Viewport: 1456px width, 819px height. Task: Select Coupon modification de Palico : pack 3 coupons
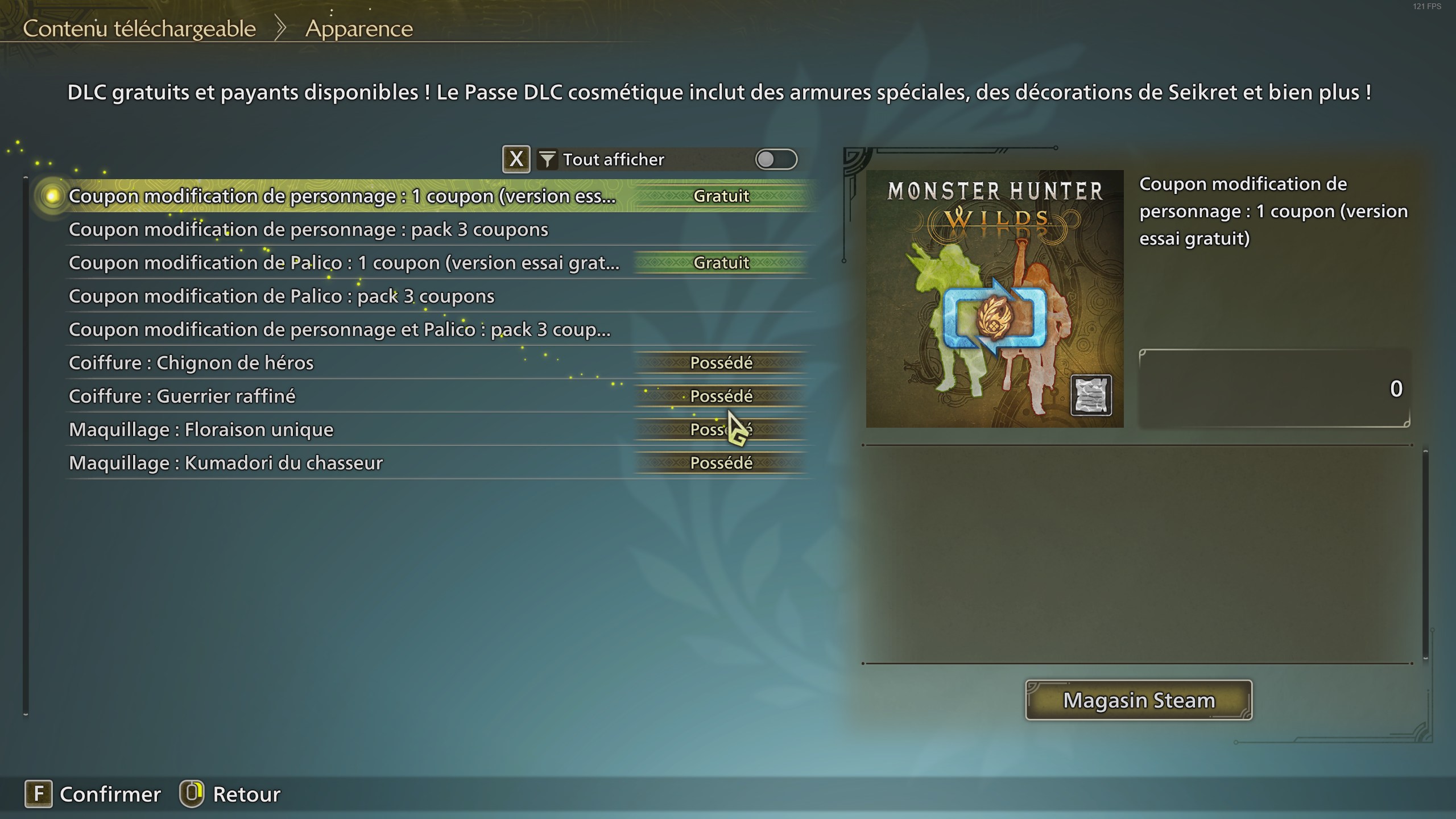click(x=282, y=296)
